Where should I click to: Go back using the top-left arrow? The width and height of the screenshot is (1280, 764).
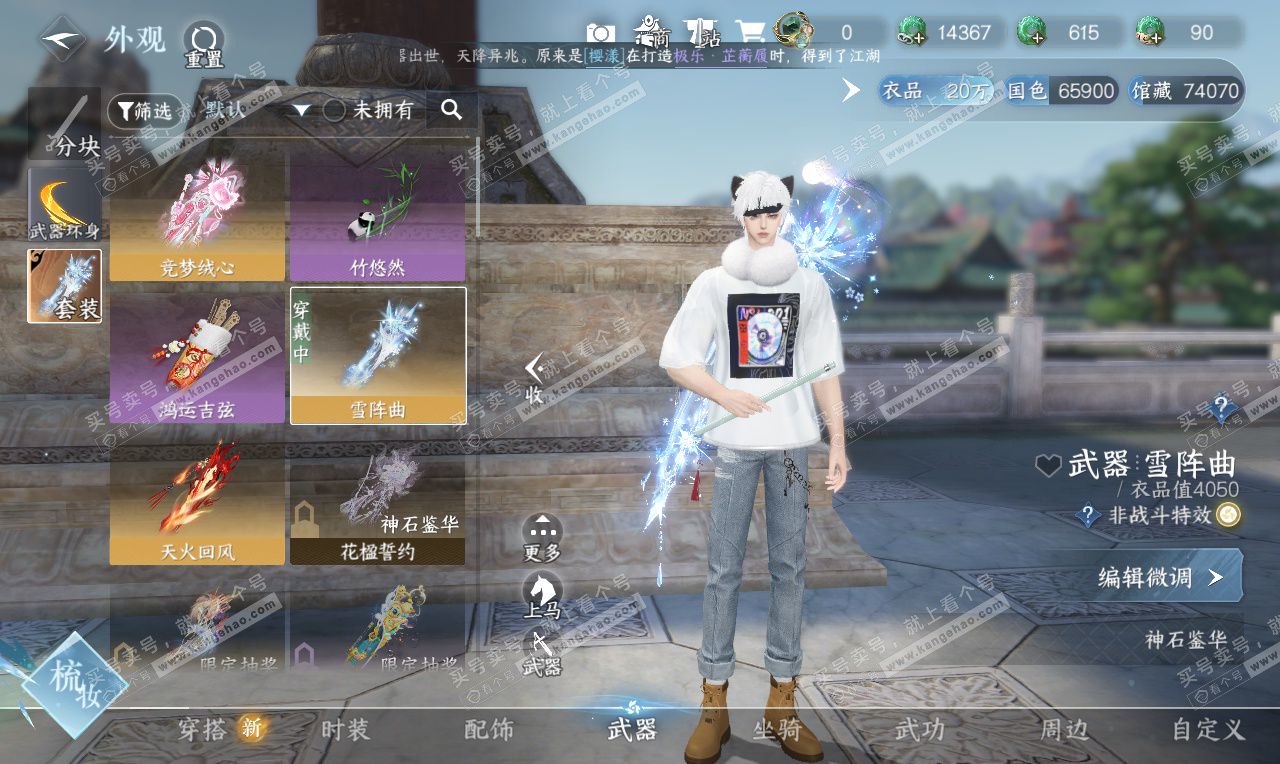pos(62,39)
